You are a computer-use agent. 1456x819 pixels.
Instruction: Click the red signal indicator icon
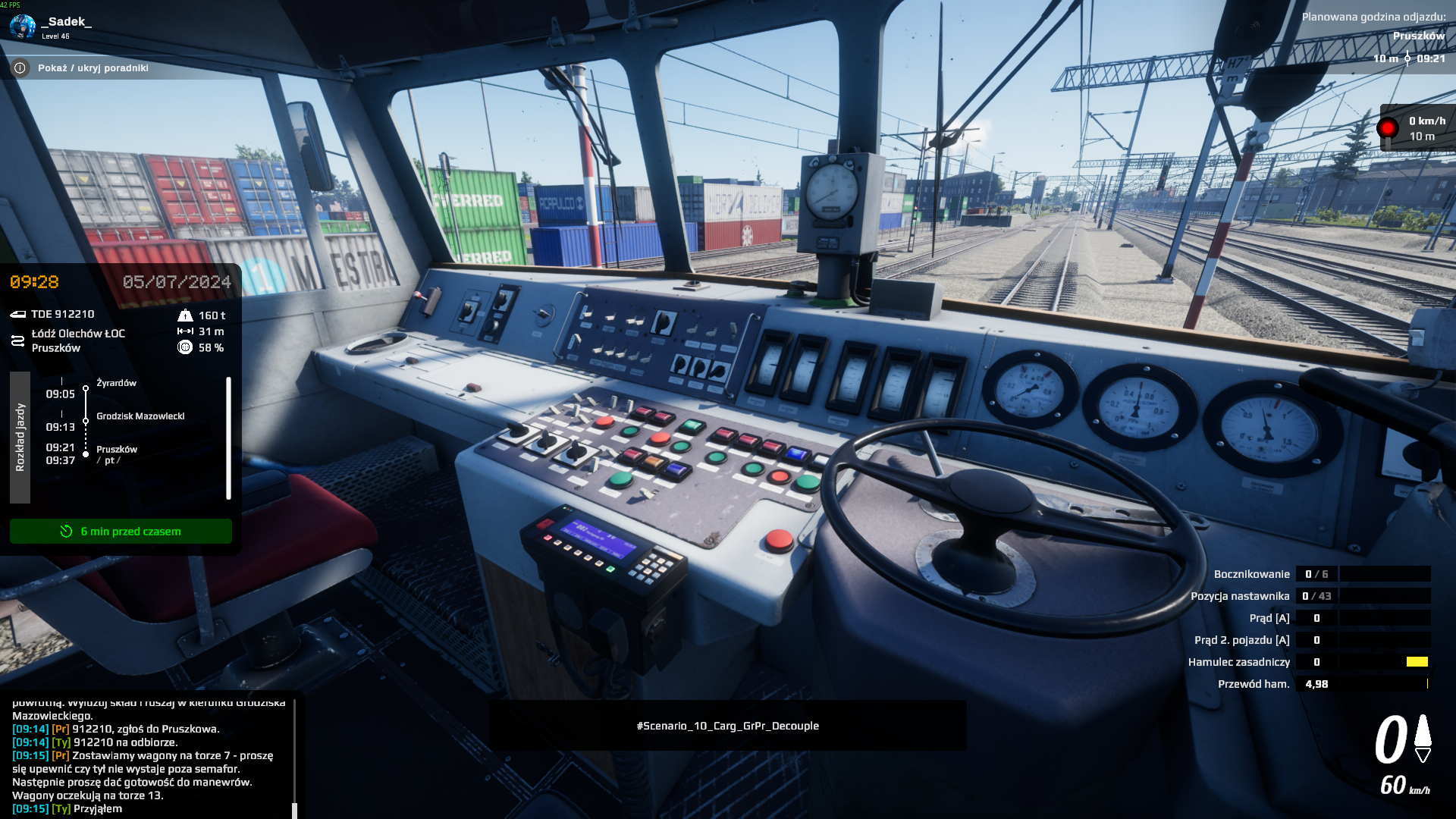pos(1388,128)
